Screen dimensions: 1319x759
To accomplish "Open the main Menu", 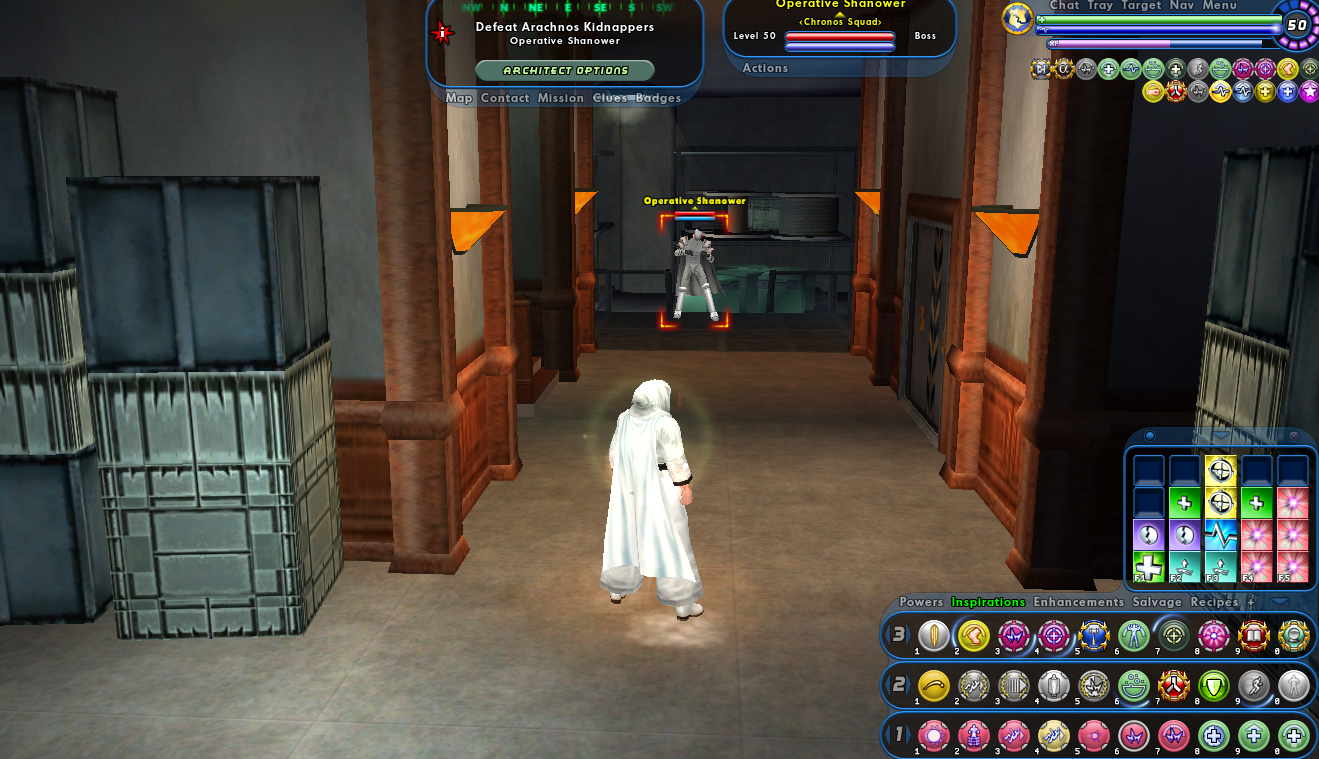I will click(x=1219, y=5).
